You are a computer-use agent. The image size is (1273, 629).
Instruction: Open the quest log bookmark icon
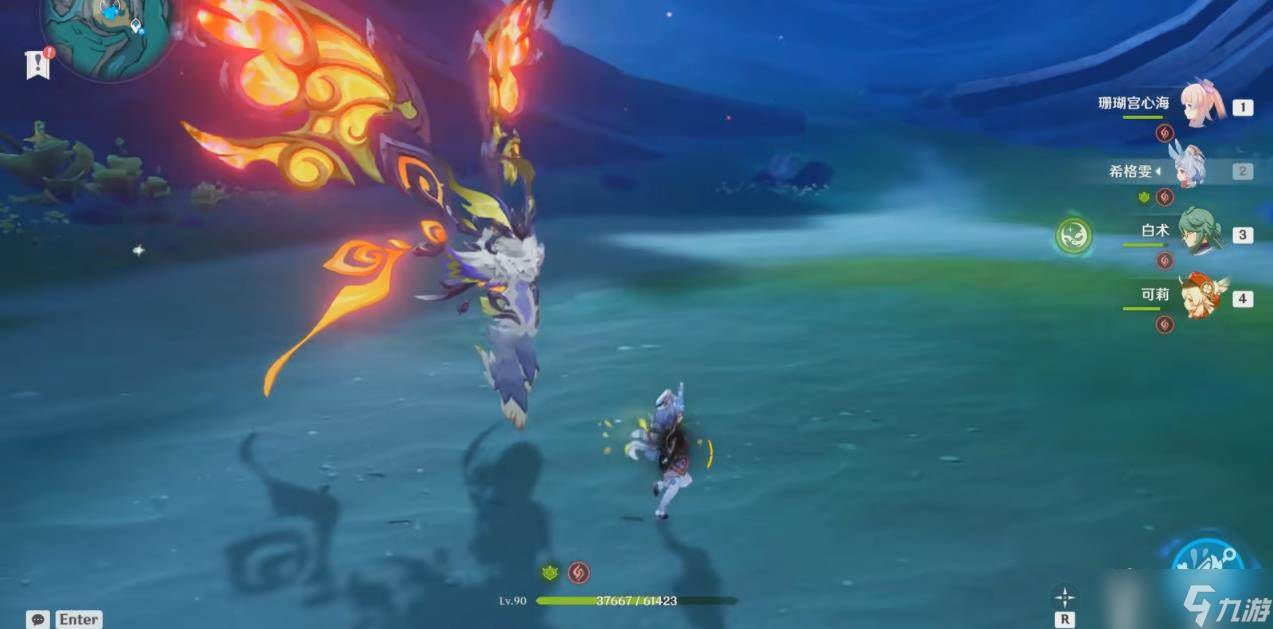click(37, 64)
